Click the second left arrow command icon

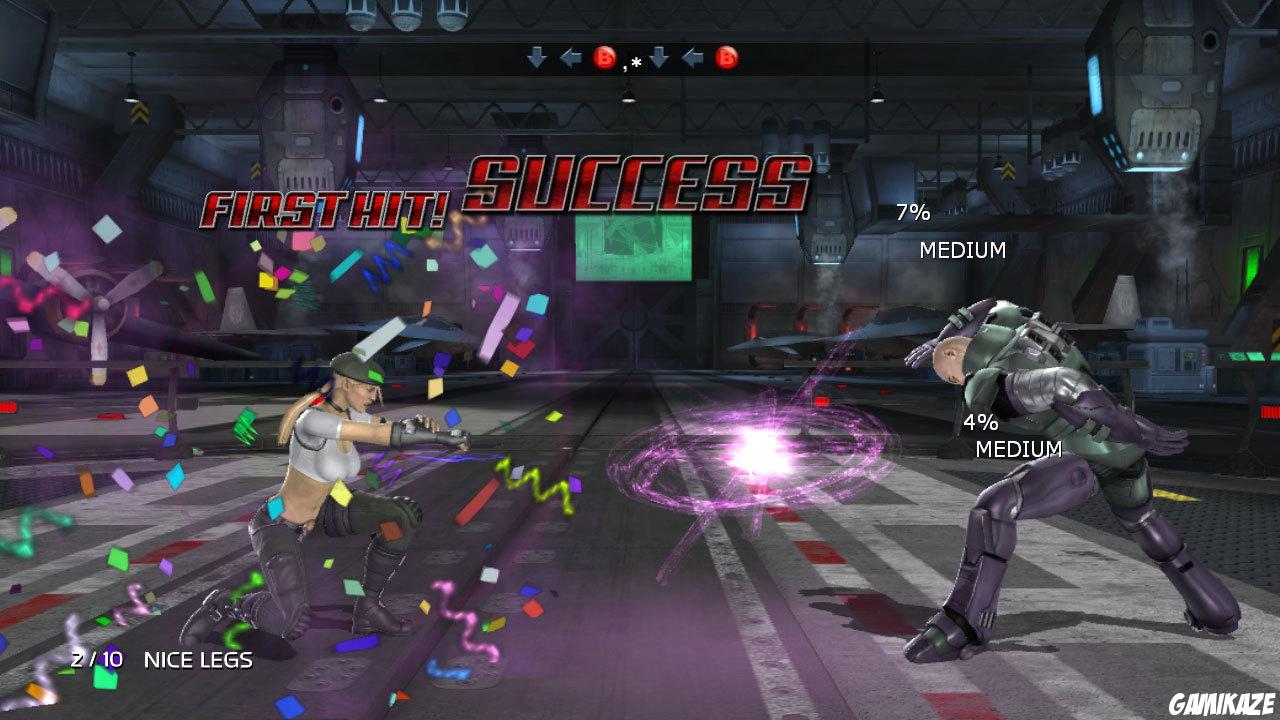(x=692, y=57)
